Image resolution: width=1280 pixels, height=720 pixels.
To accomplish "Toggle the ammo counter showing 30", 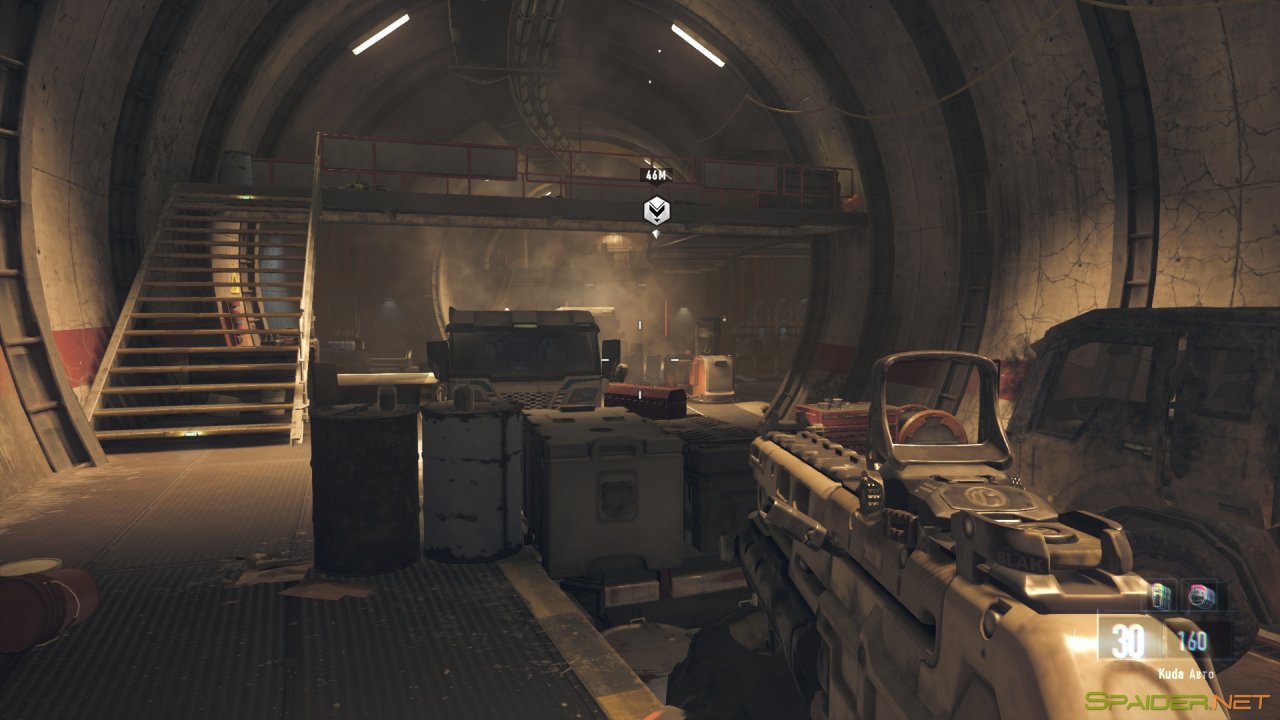I will tap(1128, 640).
